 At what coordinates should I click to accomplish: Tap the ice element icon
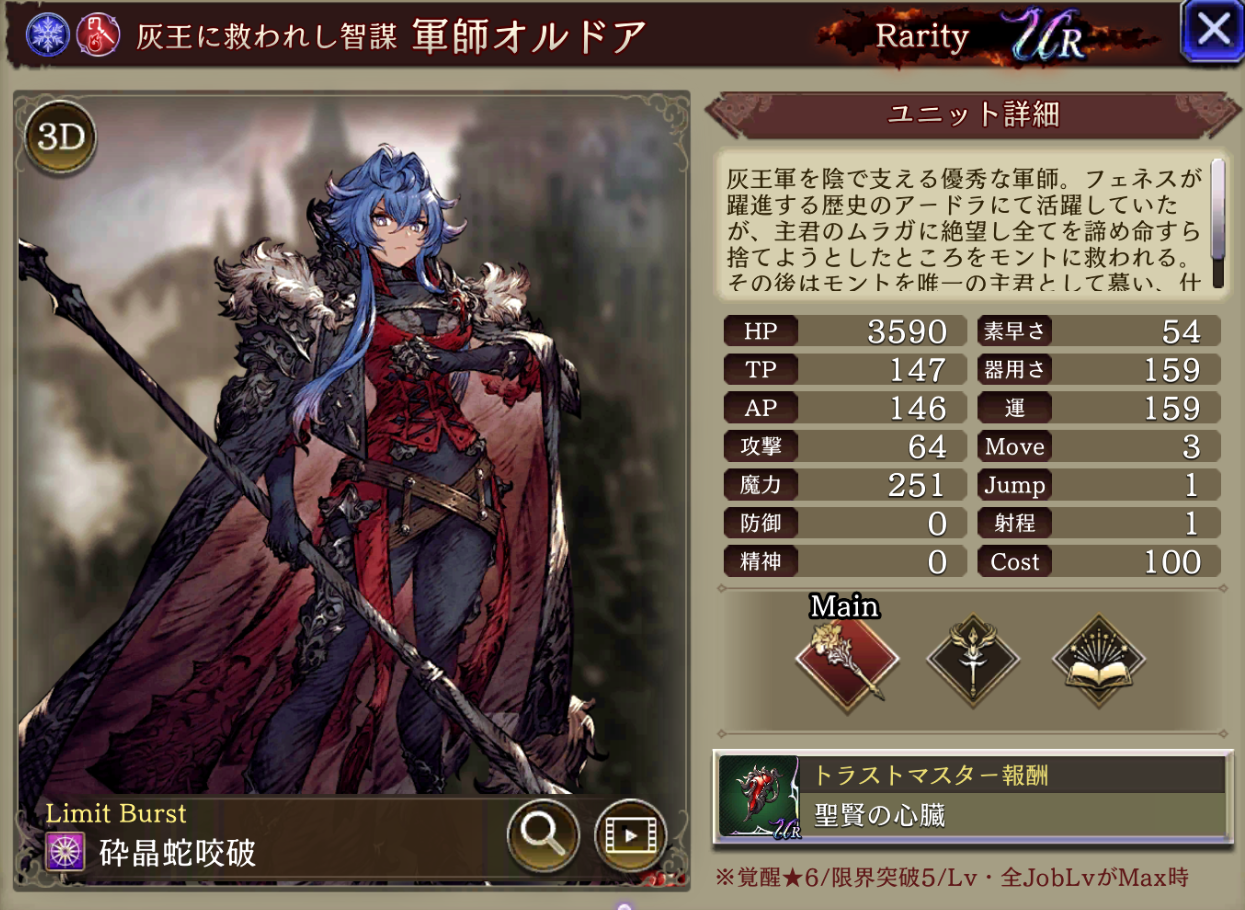tap(44, 35)
